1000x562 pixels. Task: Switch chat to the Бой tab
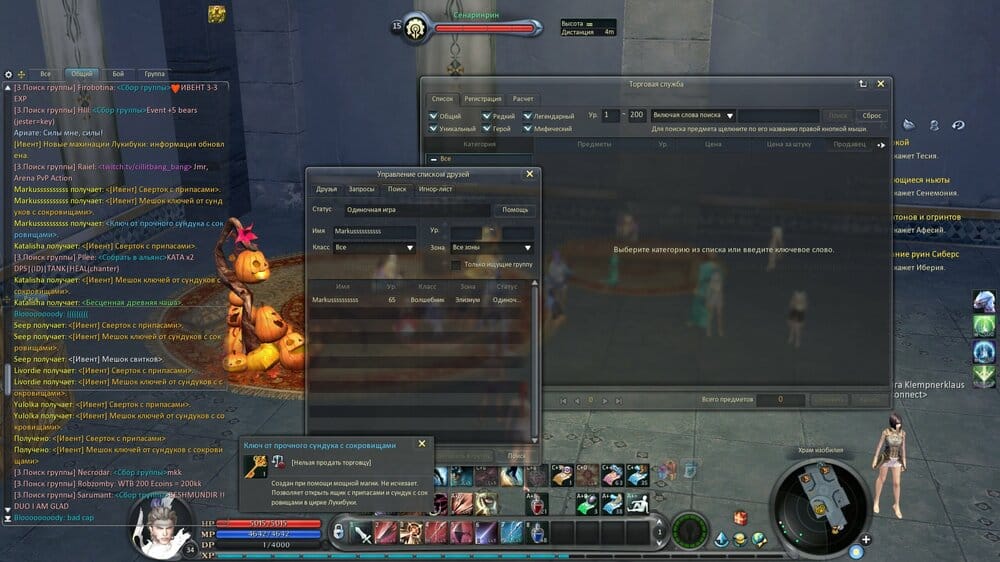(x=118, y=74)
